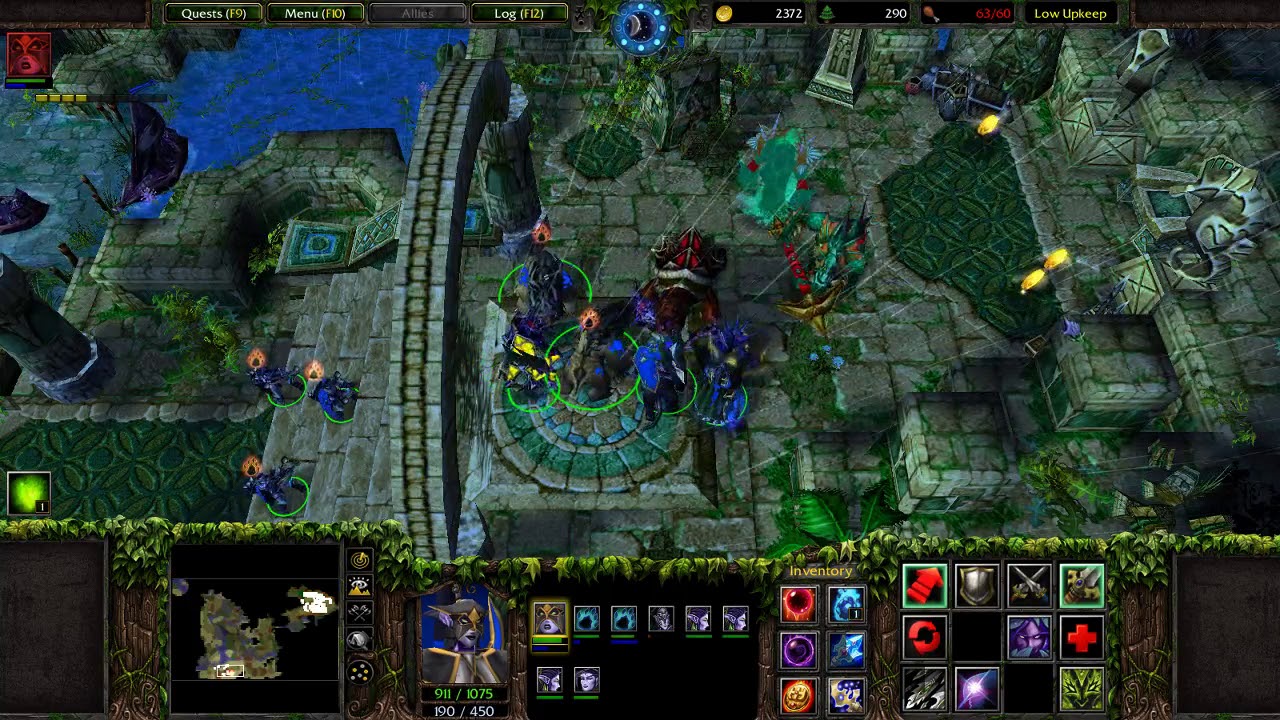This screenshot has width=1280, height=720.
Task: Use the blue flame item with charge 1
Action: coord(846,604)
